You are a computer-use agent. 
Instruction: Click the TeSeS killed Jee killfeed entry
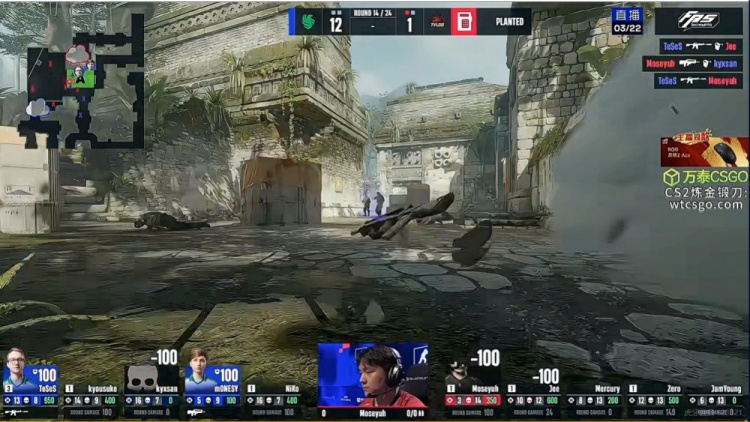700,45
